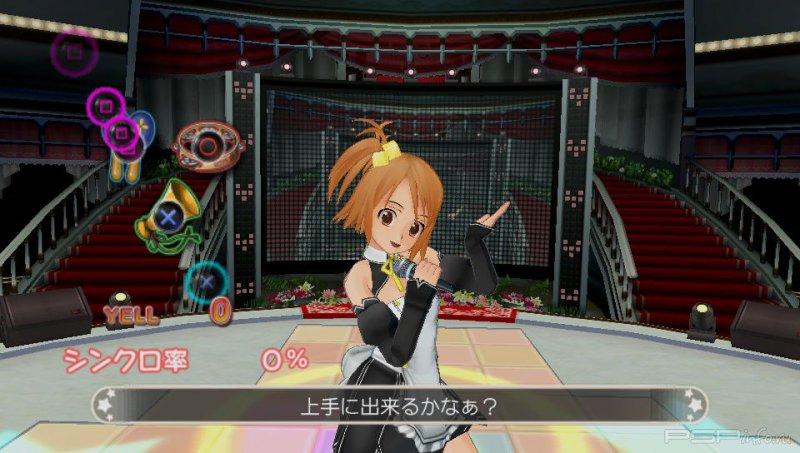This screenshot has height=453, width=800.
Task: Hit the tambourine rhythm note
Action: click(x=207, y=147)
